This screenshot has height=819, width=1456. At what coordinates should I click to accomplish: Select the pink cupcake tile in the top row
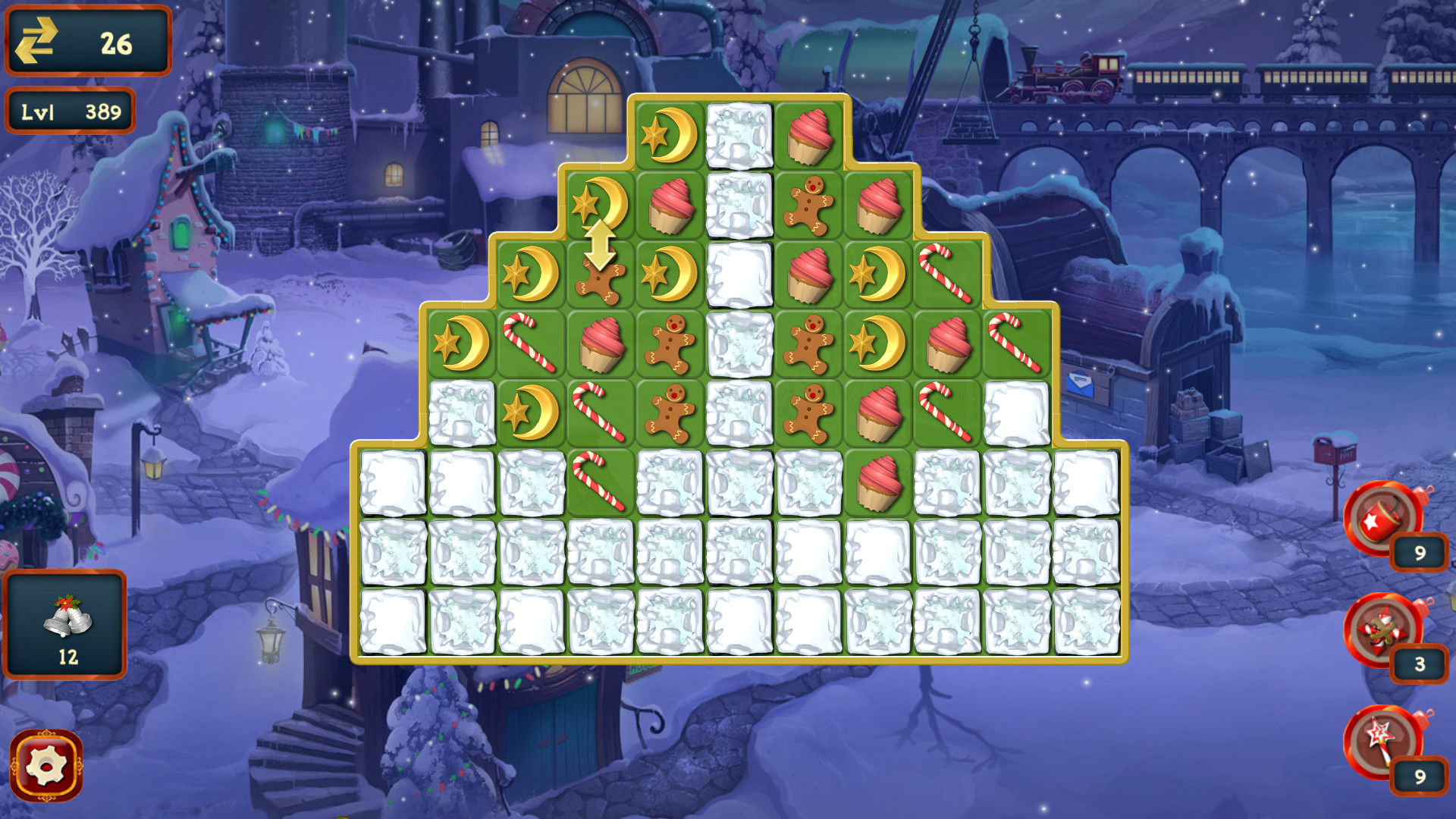808,136
